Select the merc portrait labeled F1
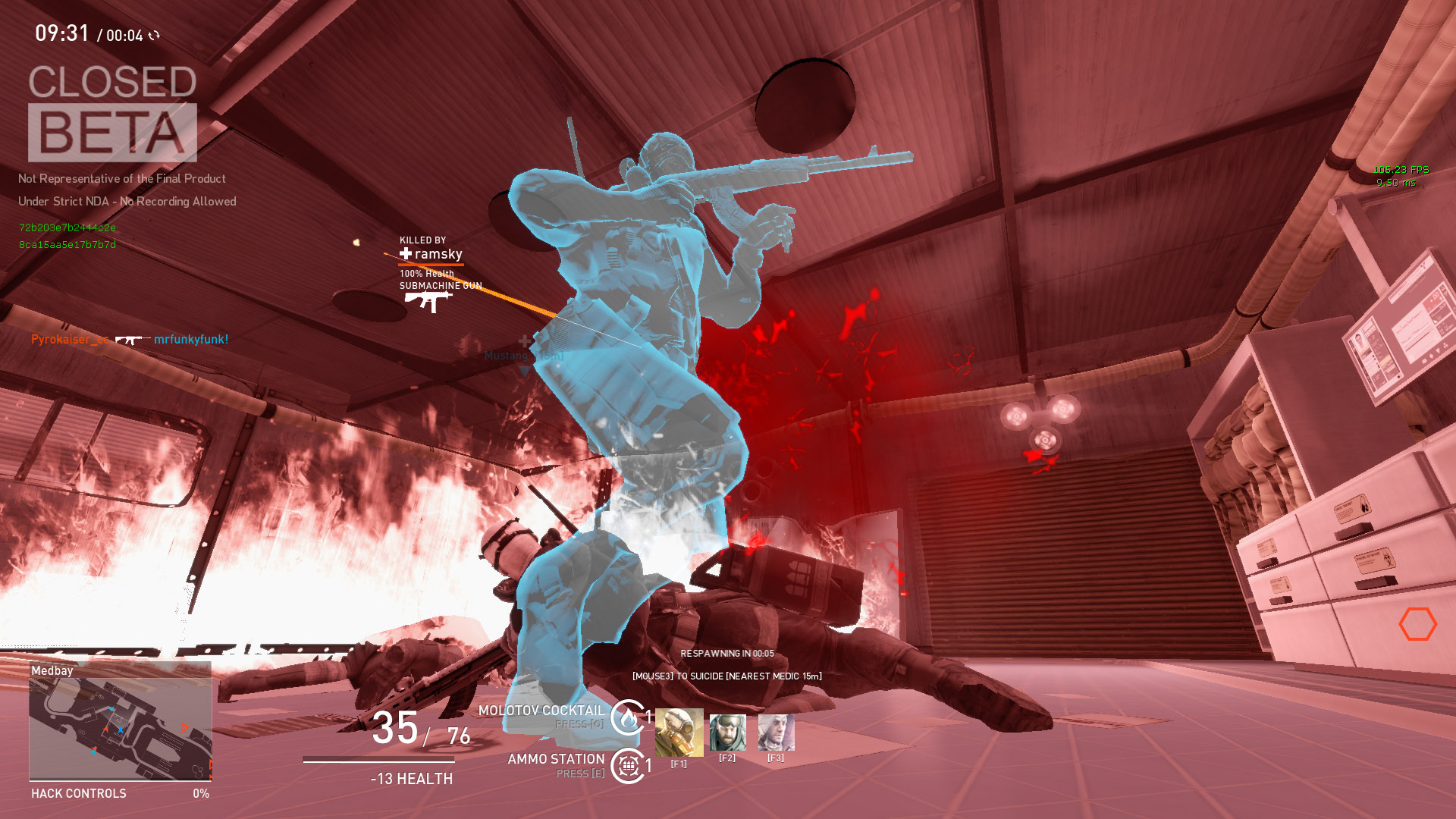The width and height of the screenshot is (1456, 819). (x=679, y=733)
